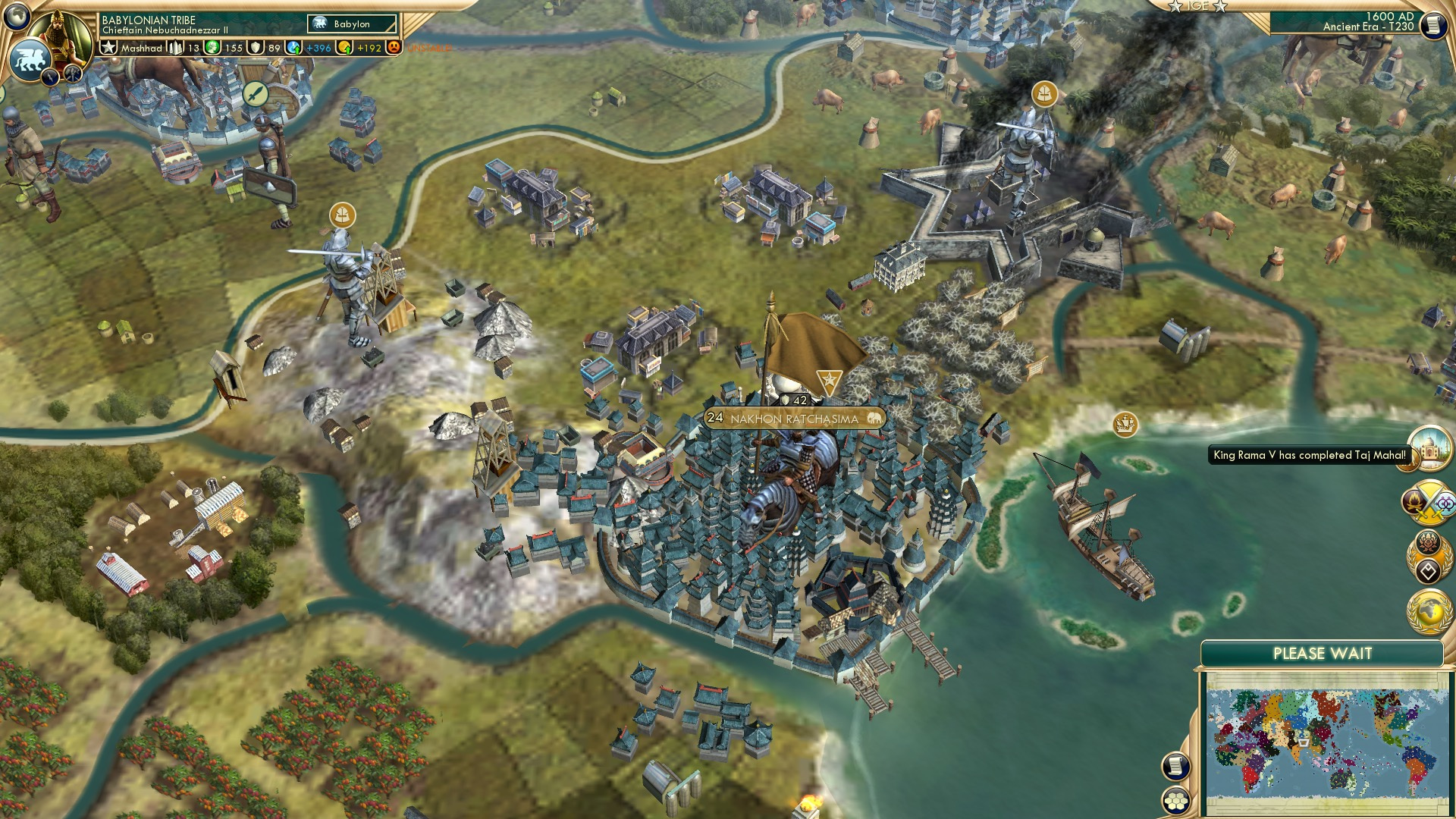Click the golden globe world overview icon
The width and height of the screenshot is (1456, 819).
tap(1429, 613)
